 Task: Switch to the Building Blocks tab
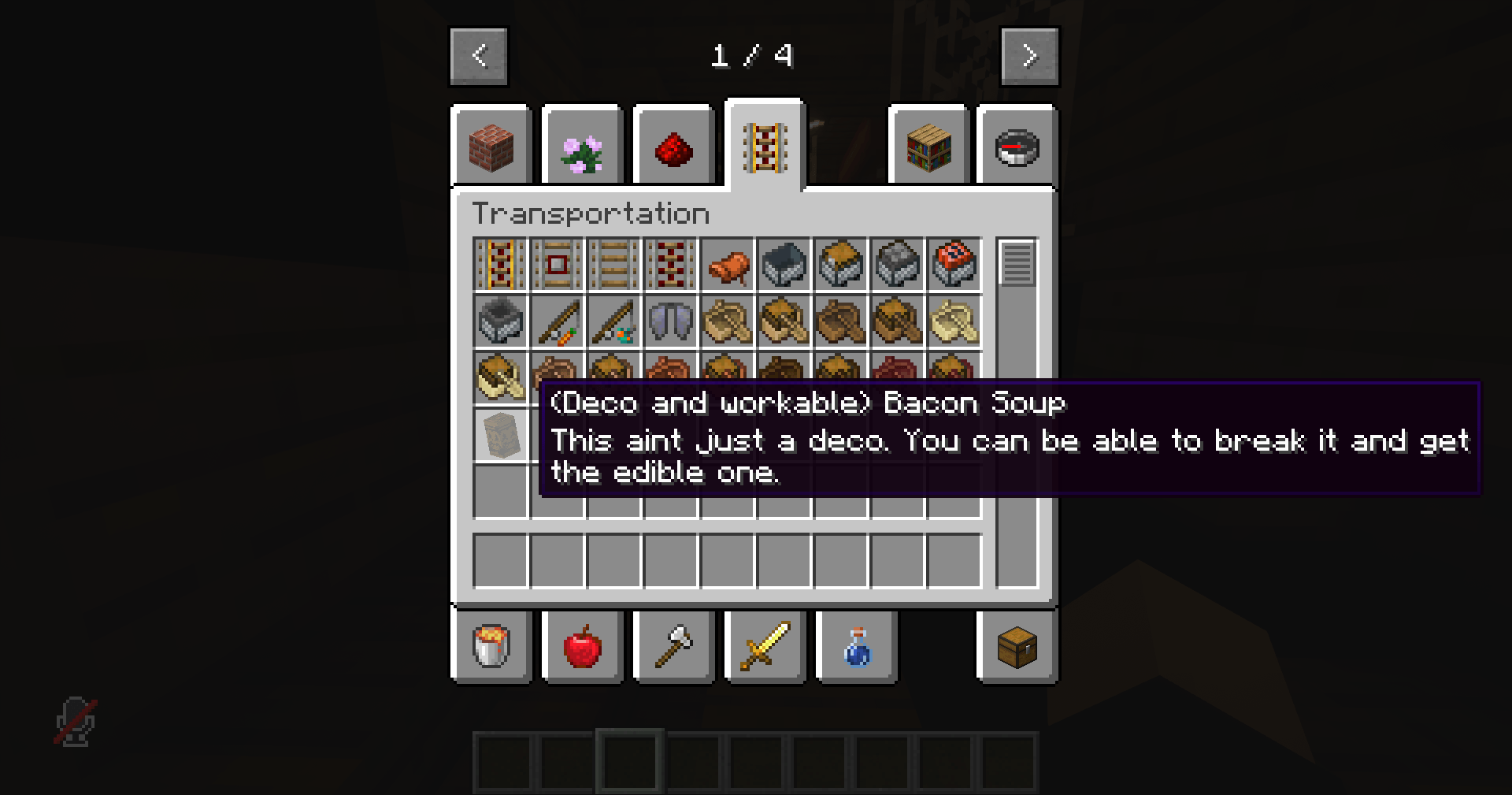(491, 147)
